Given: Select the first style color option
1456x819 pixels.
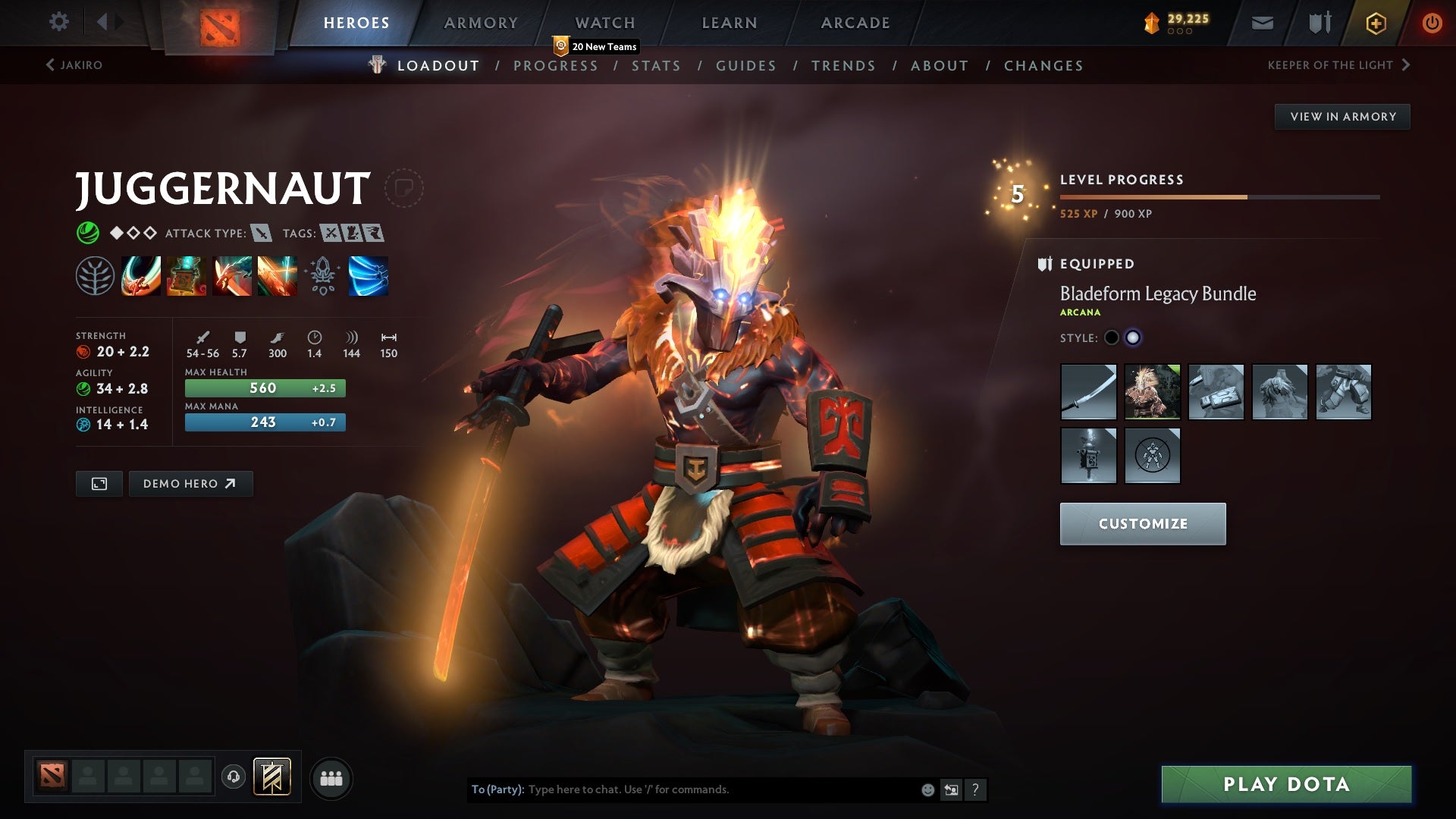Looking at the screenshot, I should coord(1110,337).
